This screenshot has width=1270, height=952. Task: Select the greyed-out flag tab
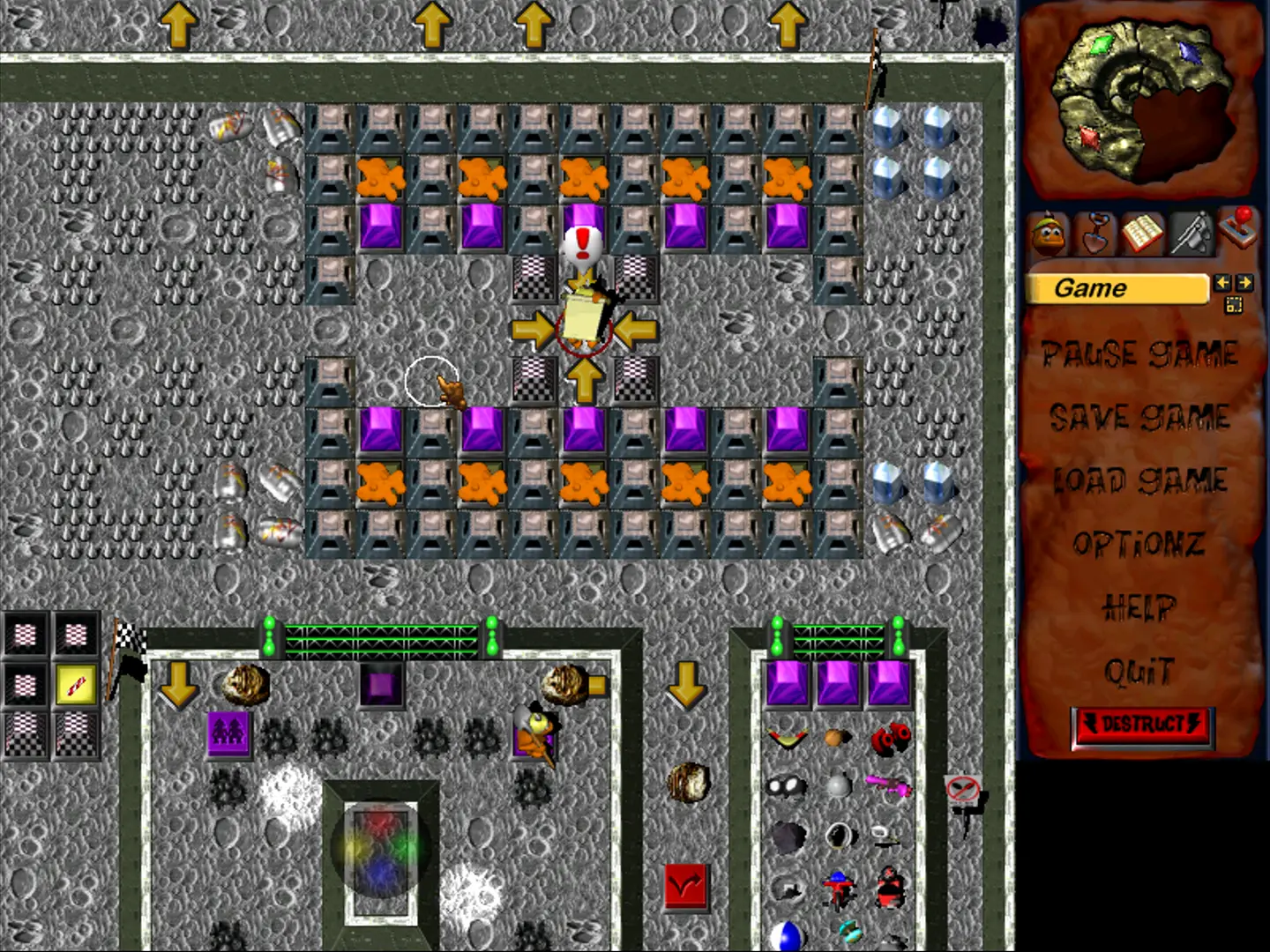(x=1191, y=234)
